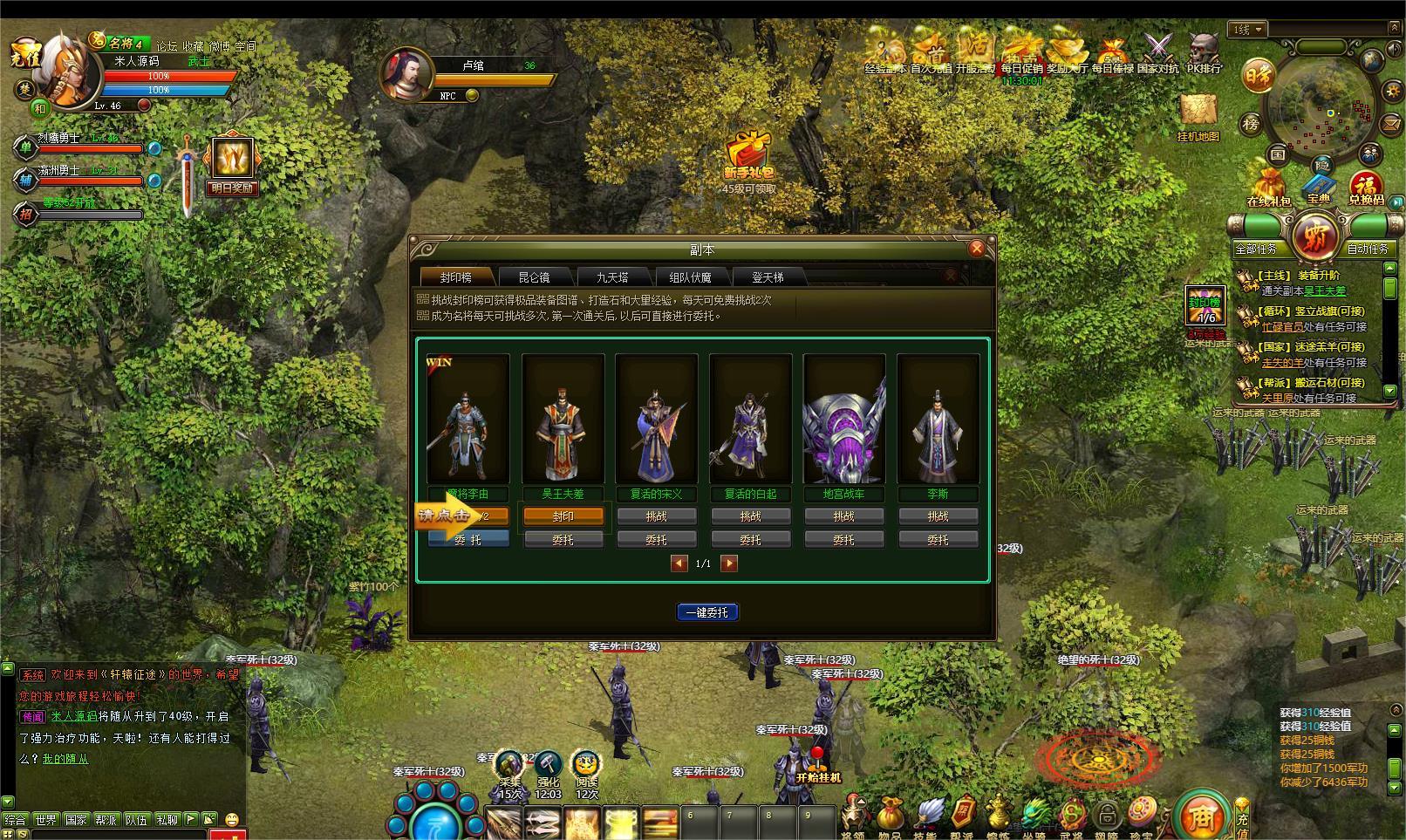Switch to 自动任务 in the quest tracker
The height and width of the screenshot is (840, 1406).
[x=1367, y=249]
